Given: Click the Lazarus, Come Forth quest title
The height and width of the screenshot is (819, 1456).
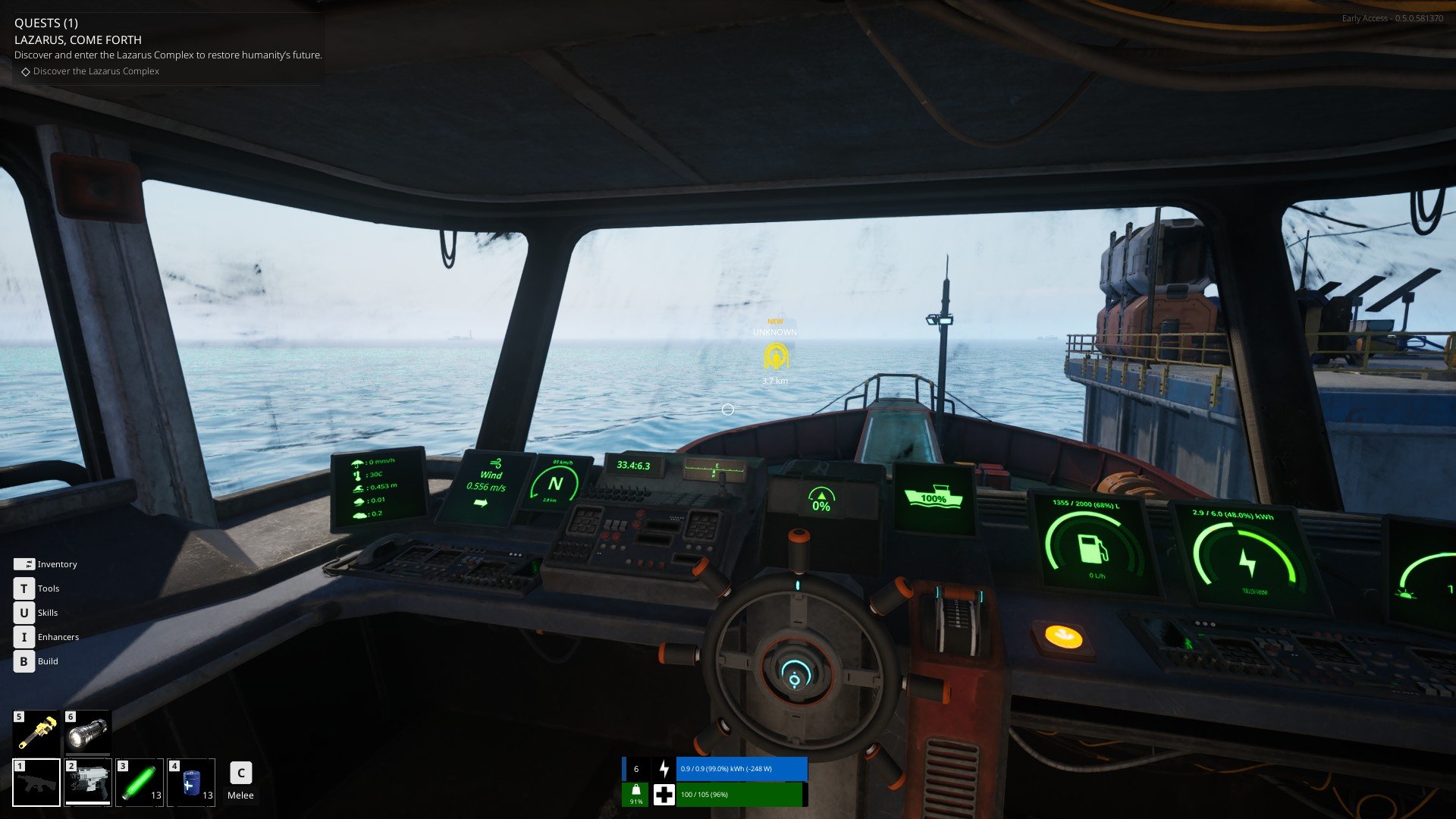Looking at the screenshot, I should 78,39.
